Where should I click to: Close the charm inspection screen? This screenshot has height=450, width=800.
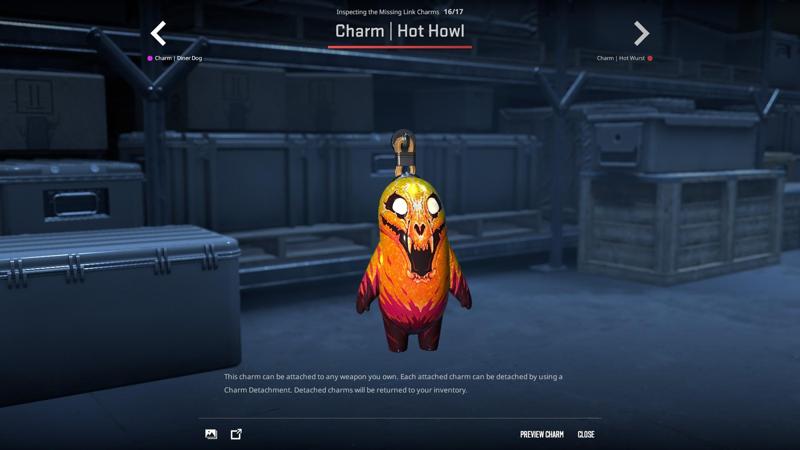(586, 434)
